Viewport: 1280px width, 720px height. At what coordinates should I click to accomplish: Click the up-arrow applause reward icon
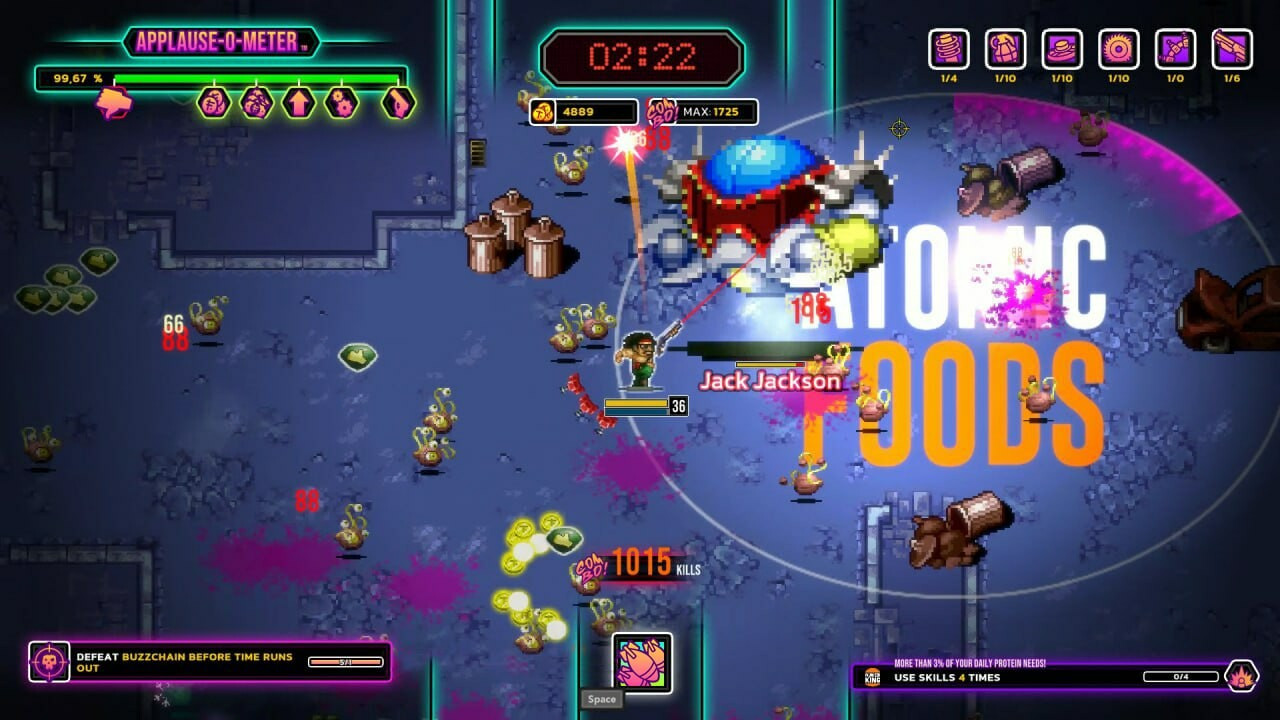pos(298,102)
